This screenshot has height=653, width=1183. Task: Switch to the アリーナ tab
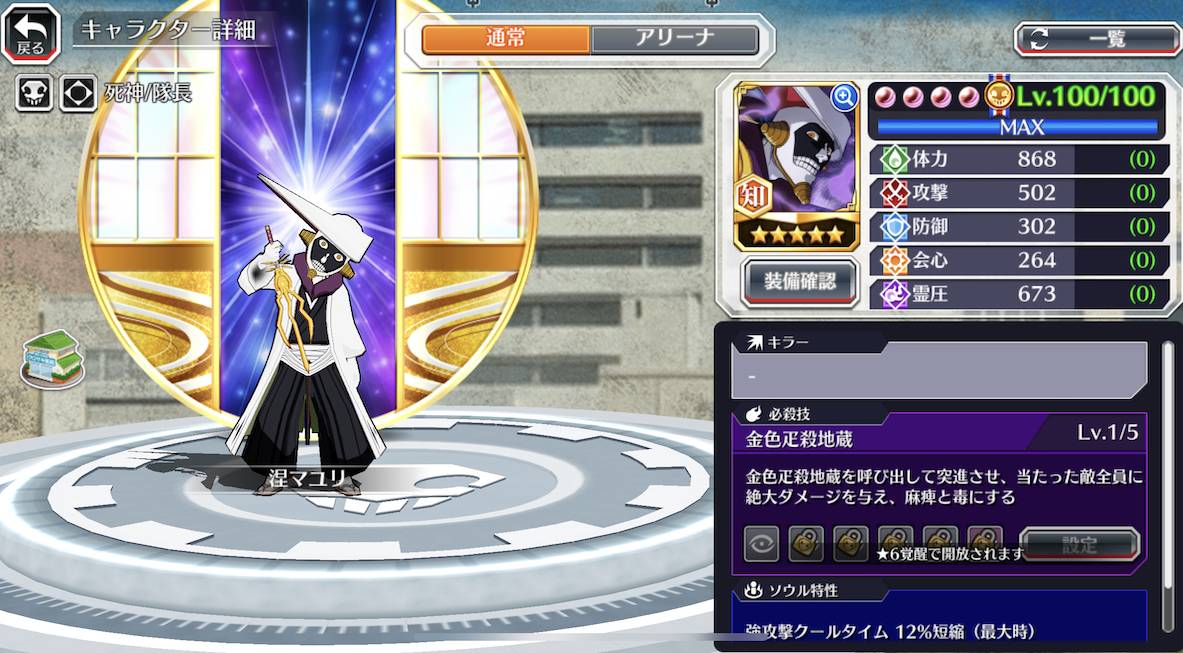pos(674,39)
